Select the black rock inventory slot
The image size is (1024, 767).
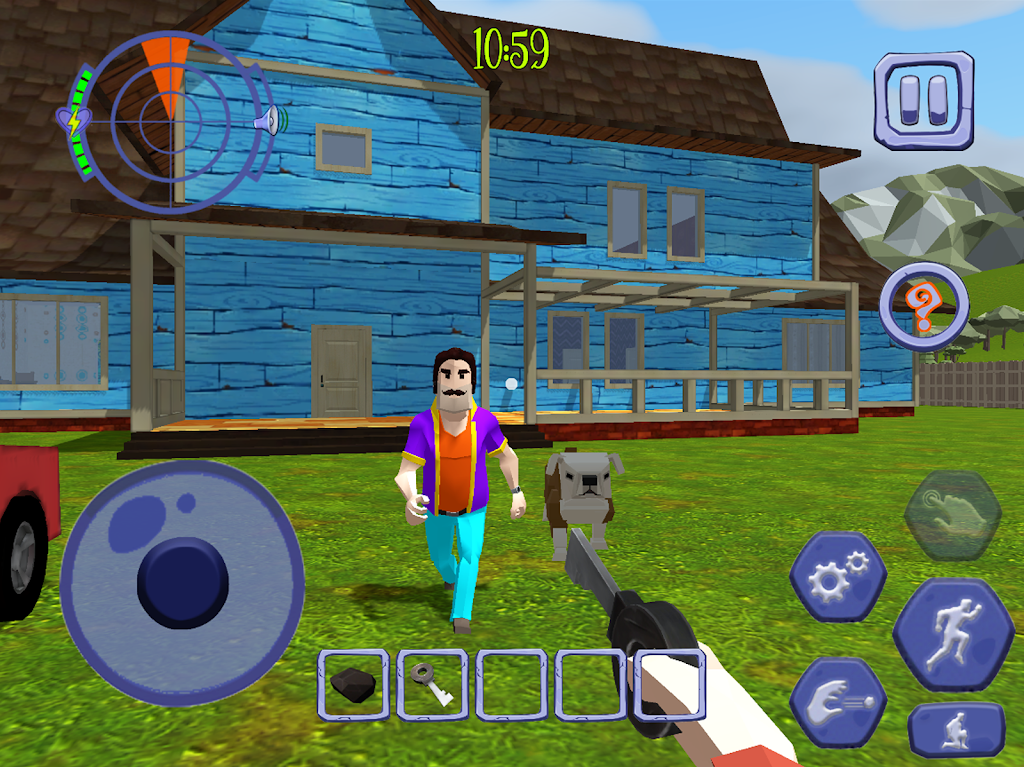click(x=353, y=685)
